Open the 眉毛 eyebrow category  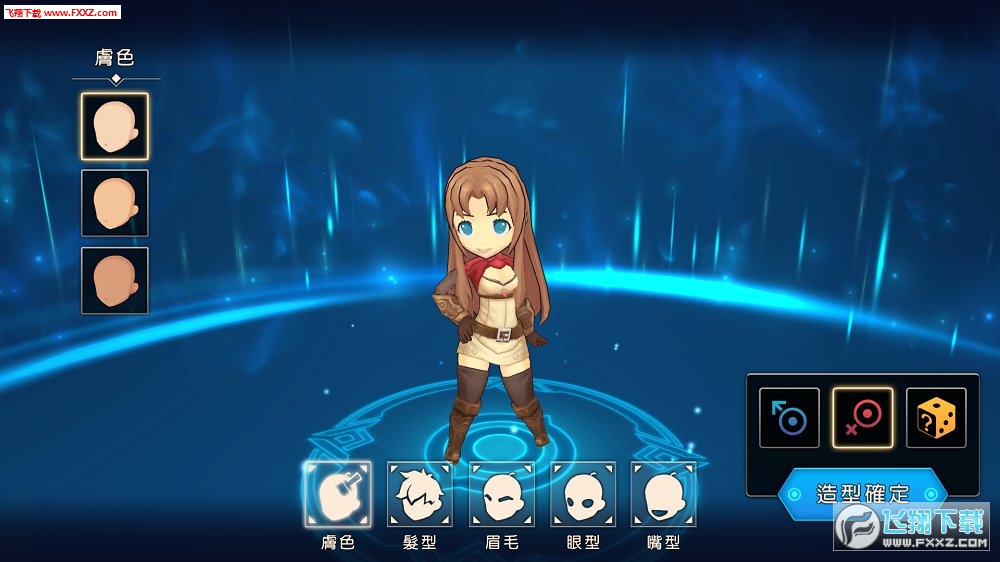coord(502,494)
